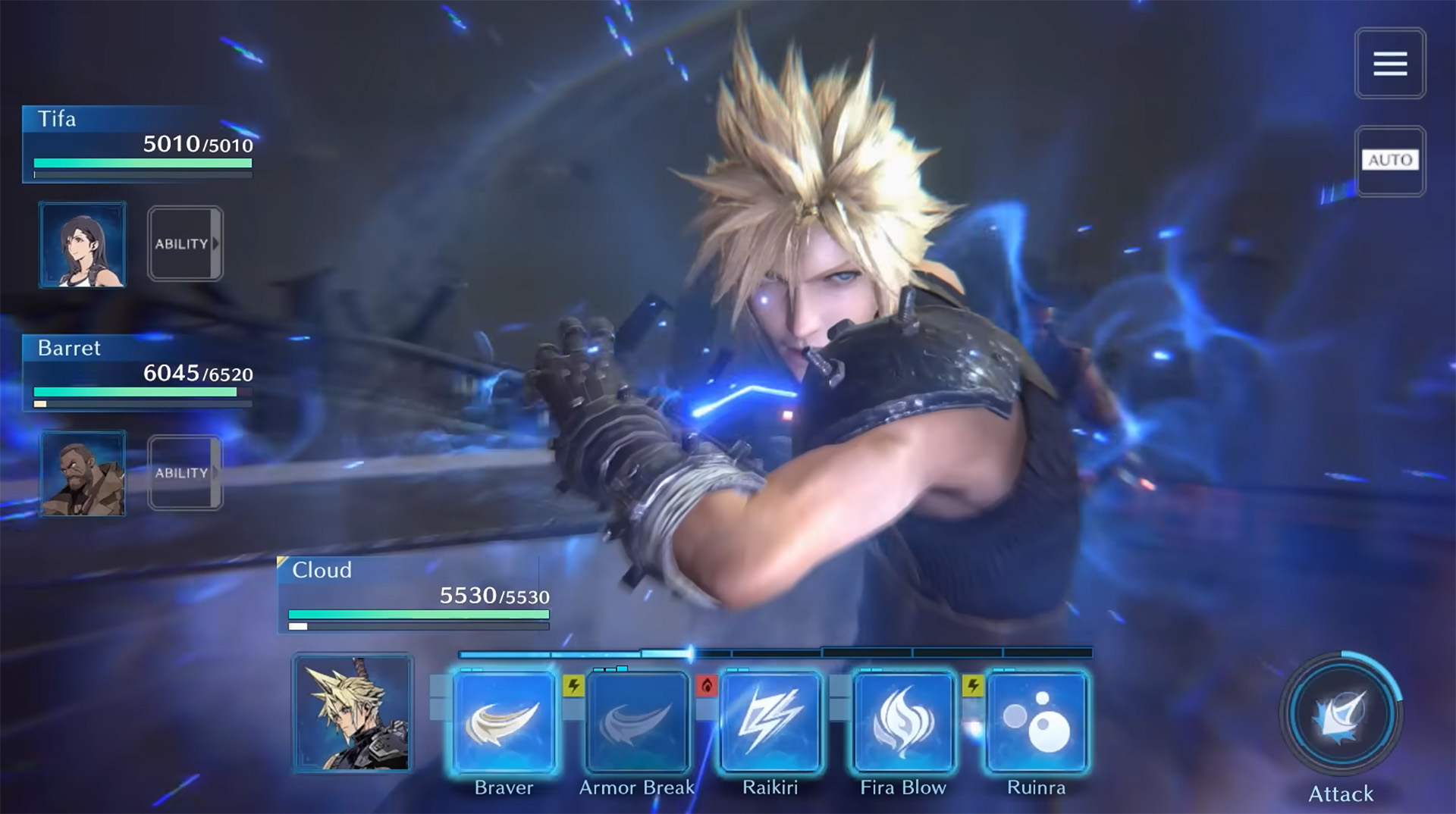Viewport: 1456px width, 814px height.
Task: Expand Barret's Ability panel
Action: tap(184, 472)
